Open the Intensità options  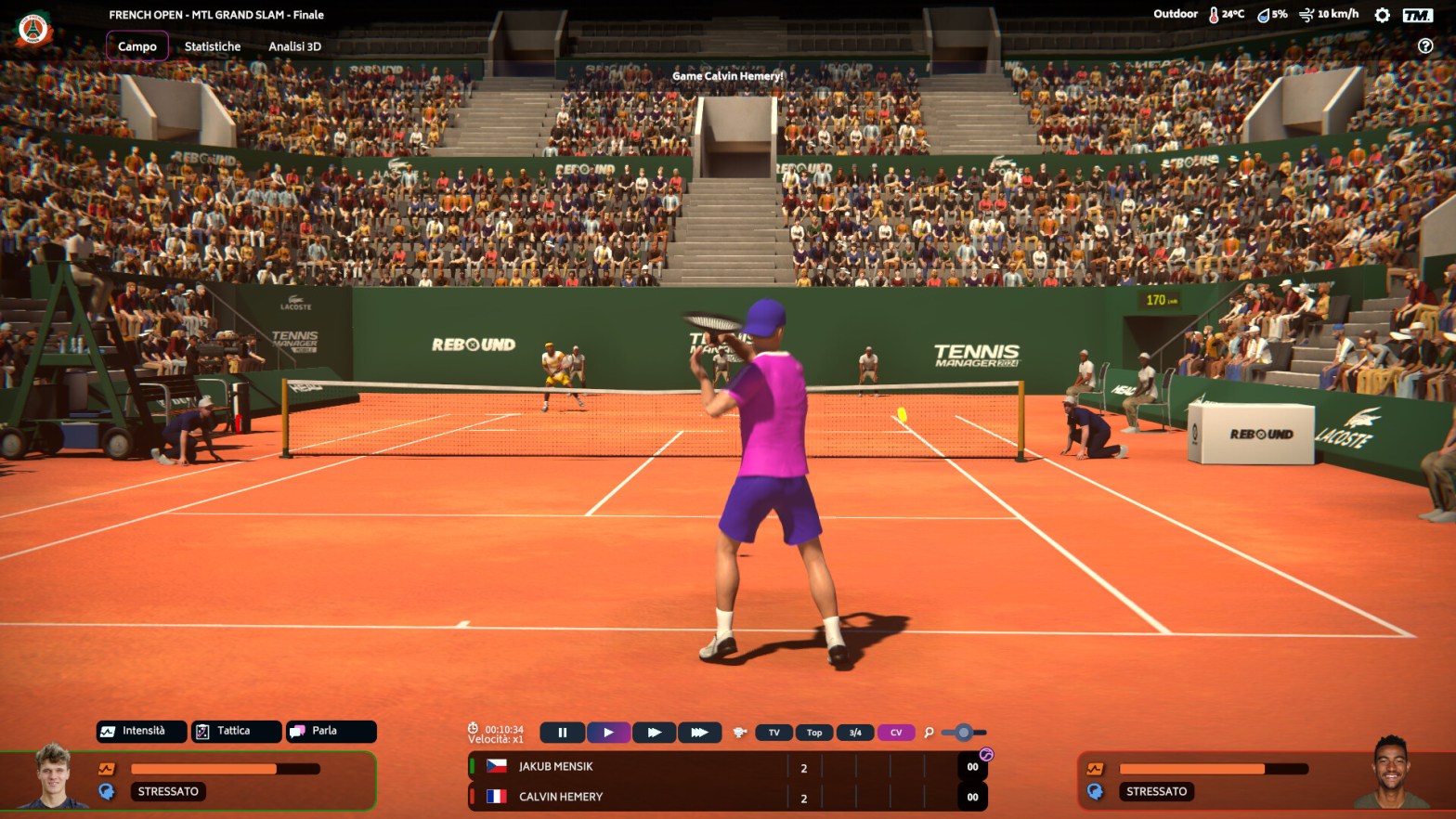pyautogui.click(x=142, y=732)
